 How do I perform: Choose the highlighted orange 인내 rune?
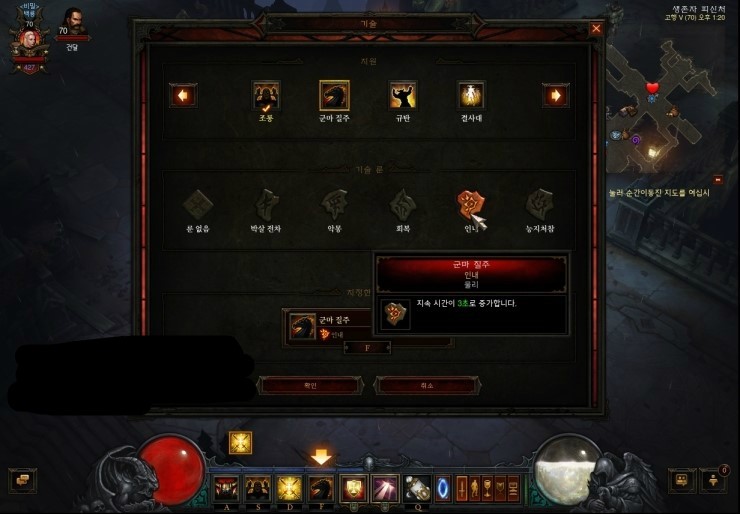point(470,204)
